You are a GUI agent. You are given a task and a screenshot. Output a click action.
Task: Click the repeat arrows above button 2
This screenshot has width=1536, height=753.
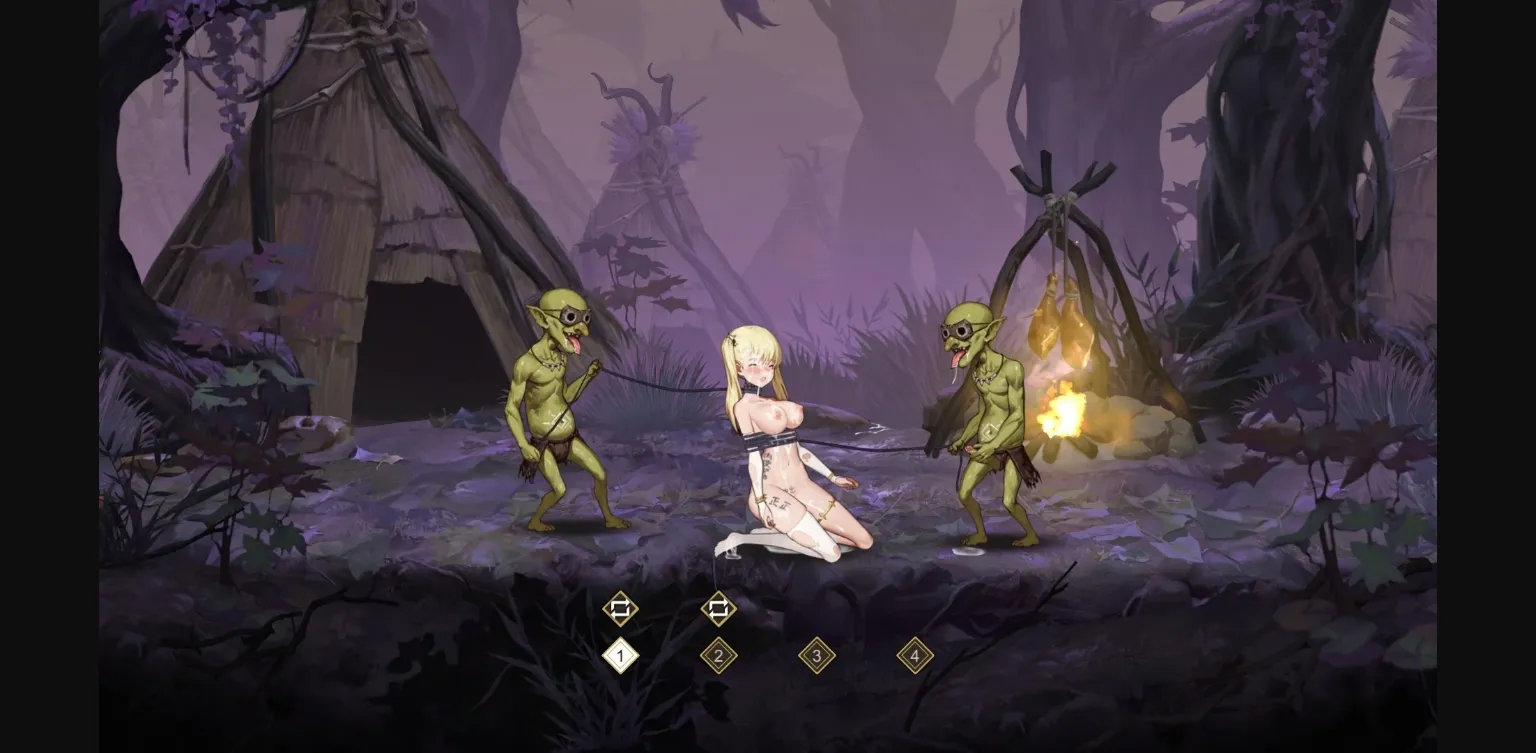(719, 607)
